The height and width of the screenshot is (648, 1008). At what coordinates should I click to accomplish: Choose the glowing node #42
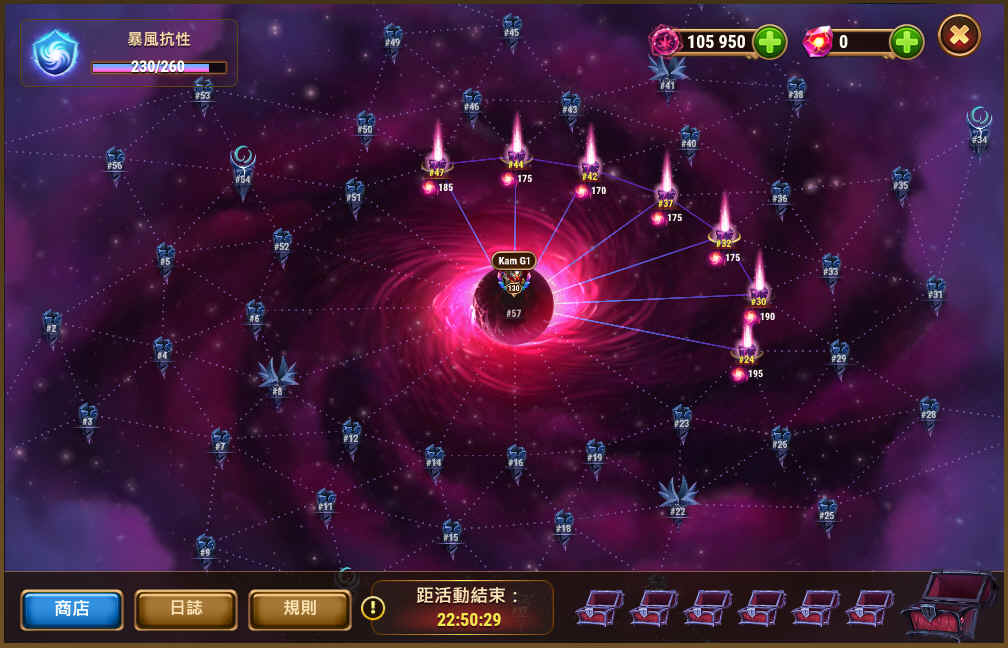tap(590, 165)
